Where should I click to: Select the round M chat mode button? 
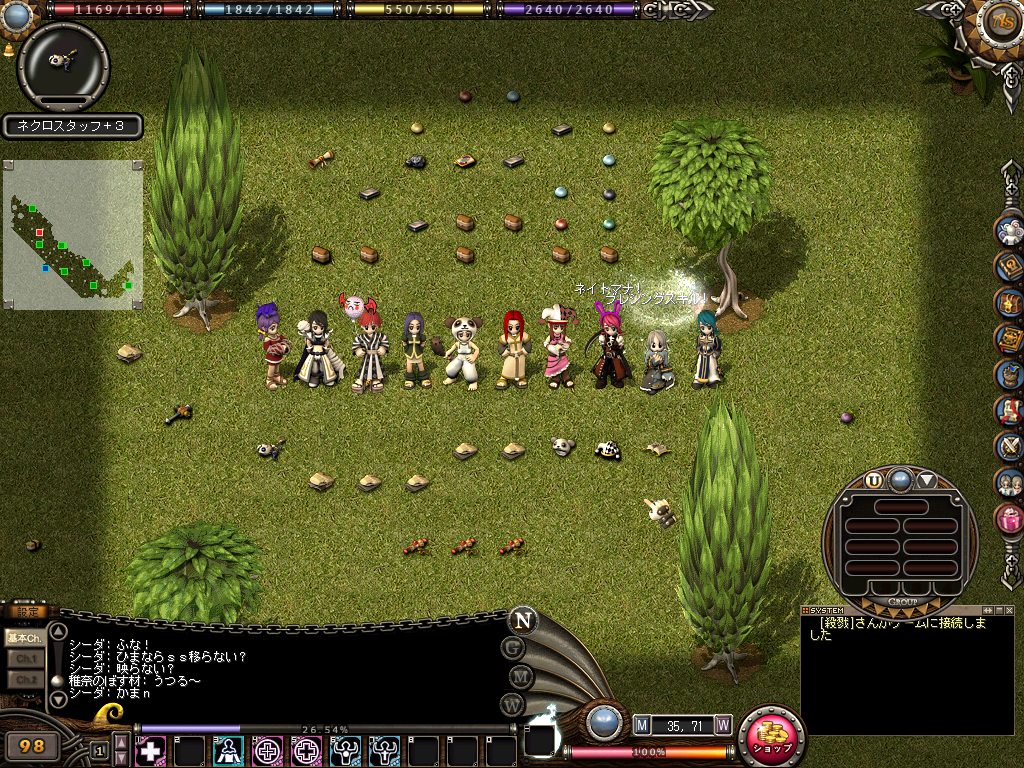520,677
